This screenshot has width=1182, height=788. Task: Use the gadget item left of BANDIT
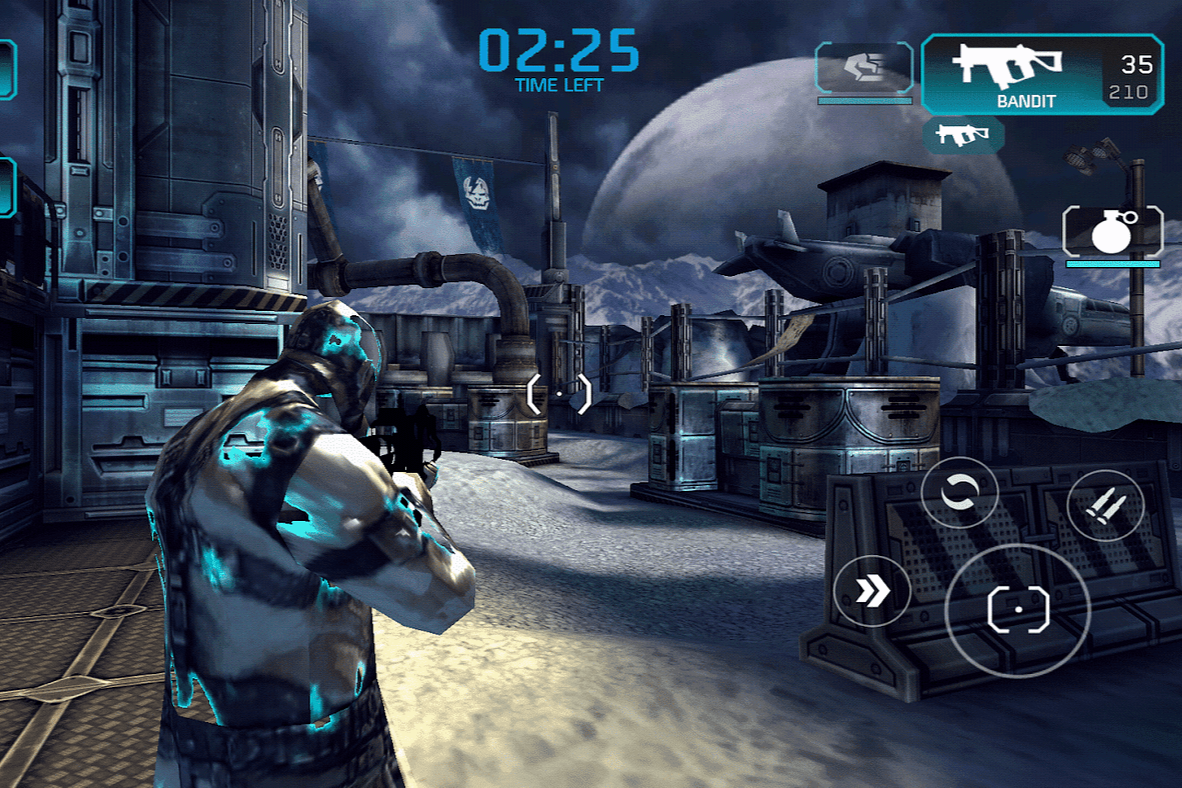point(864,68)
